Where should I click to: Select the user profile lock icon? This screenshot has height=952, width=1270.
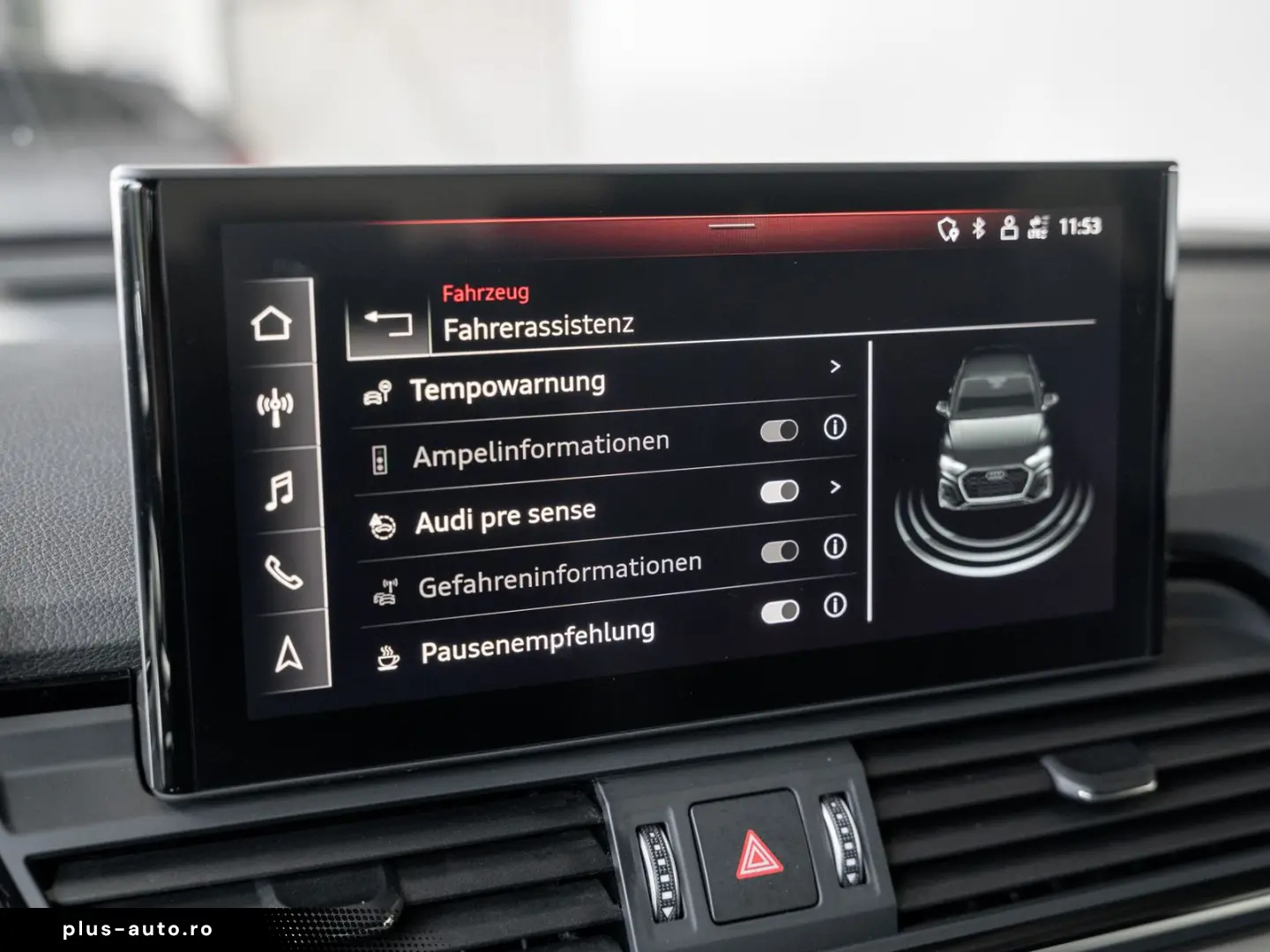[1008, 228]
